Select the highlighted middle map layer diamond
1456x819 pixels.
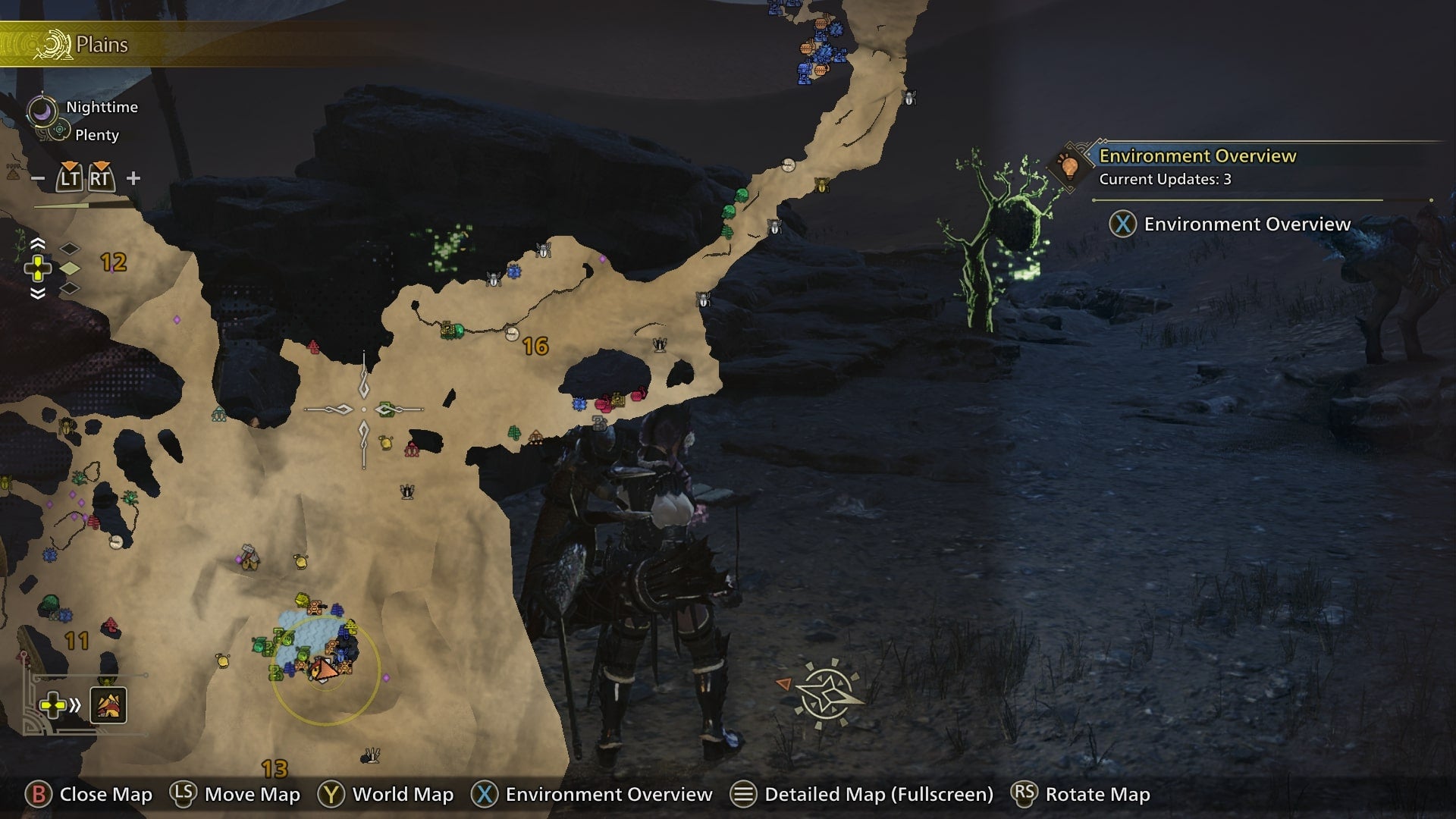(x=70, y=268)
